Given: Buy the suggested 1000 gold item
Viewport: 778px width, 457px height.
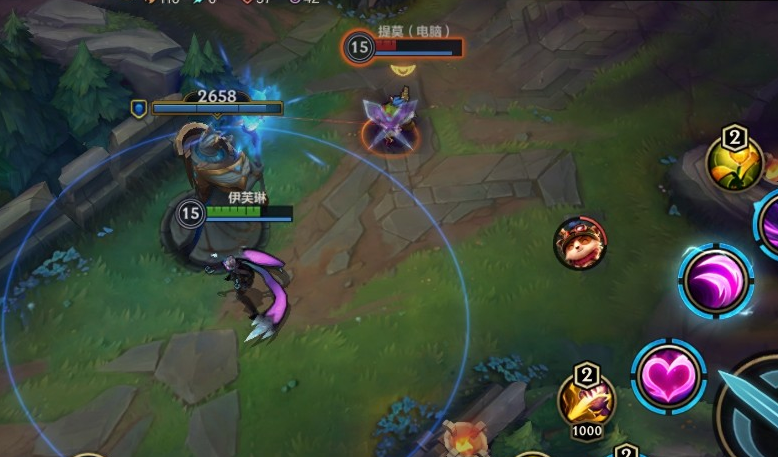Looking at the screenshot, I should coord(586,401).
